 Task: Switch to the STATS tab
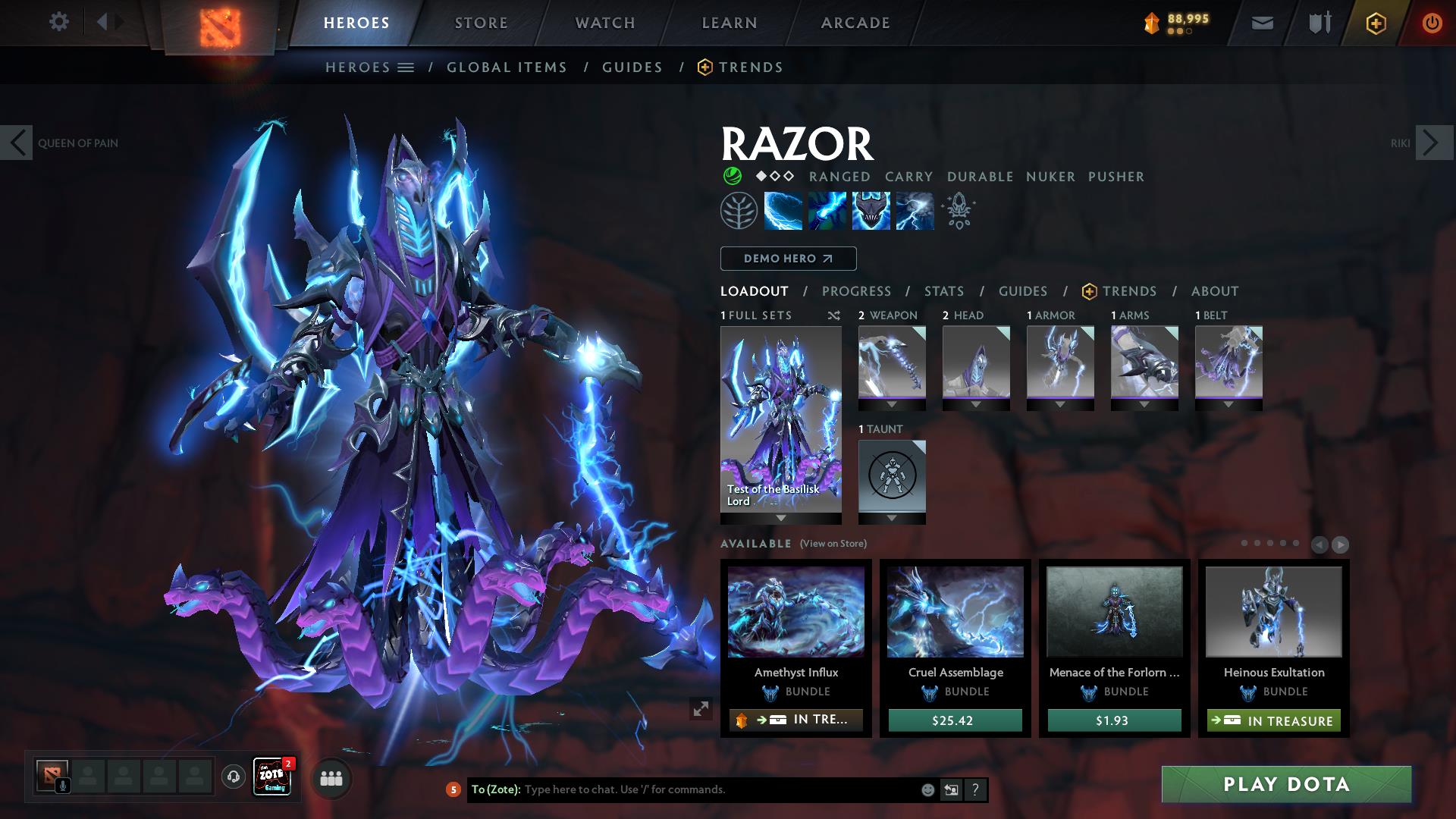943,291
